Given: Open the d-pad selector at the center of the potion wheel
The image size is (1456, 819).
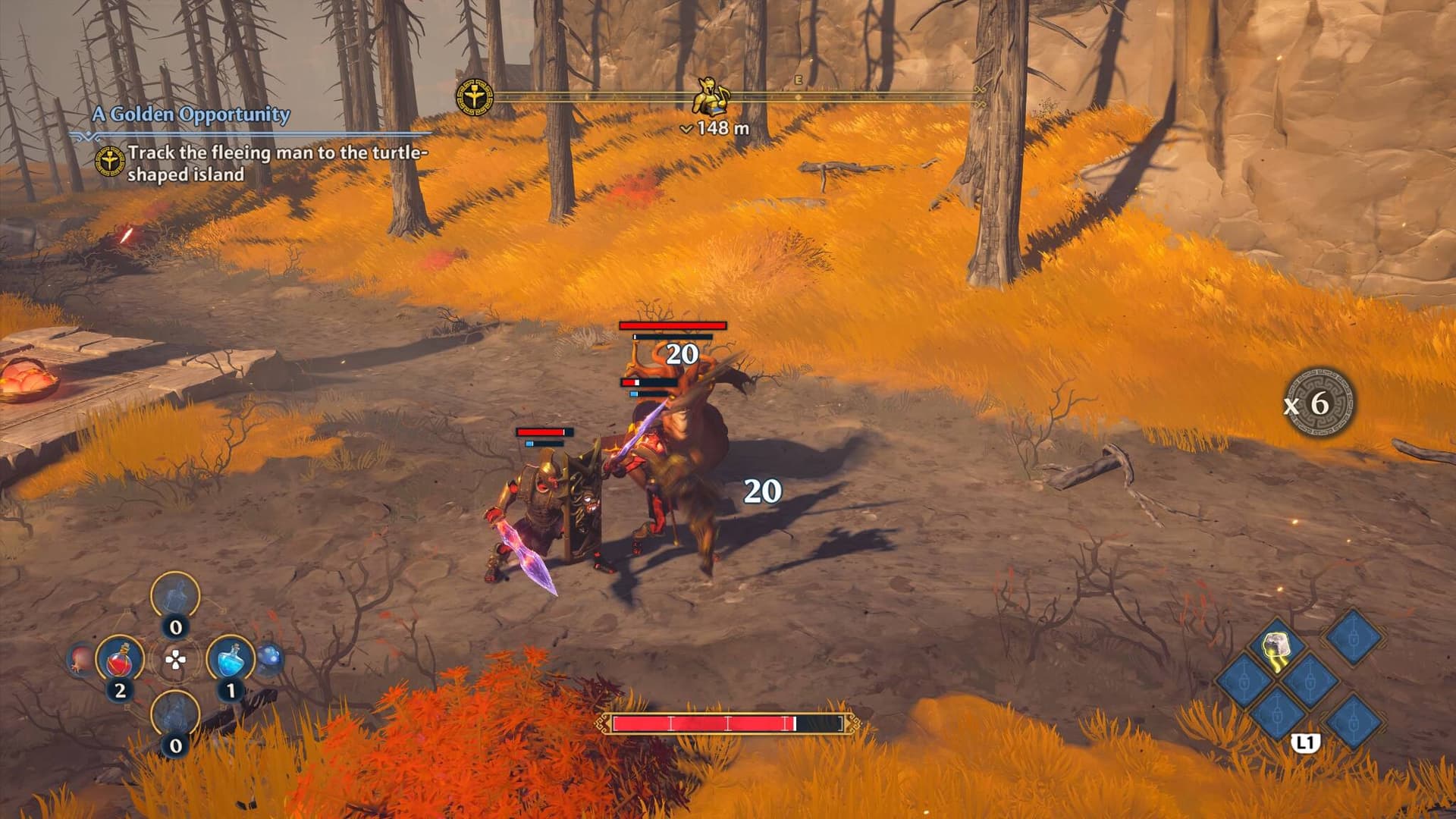Looking at the screenshot, I should tap(174, 660).
